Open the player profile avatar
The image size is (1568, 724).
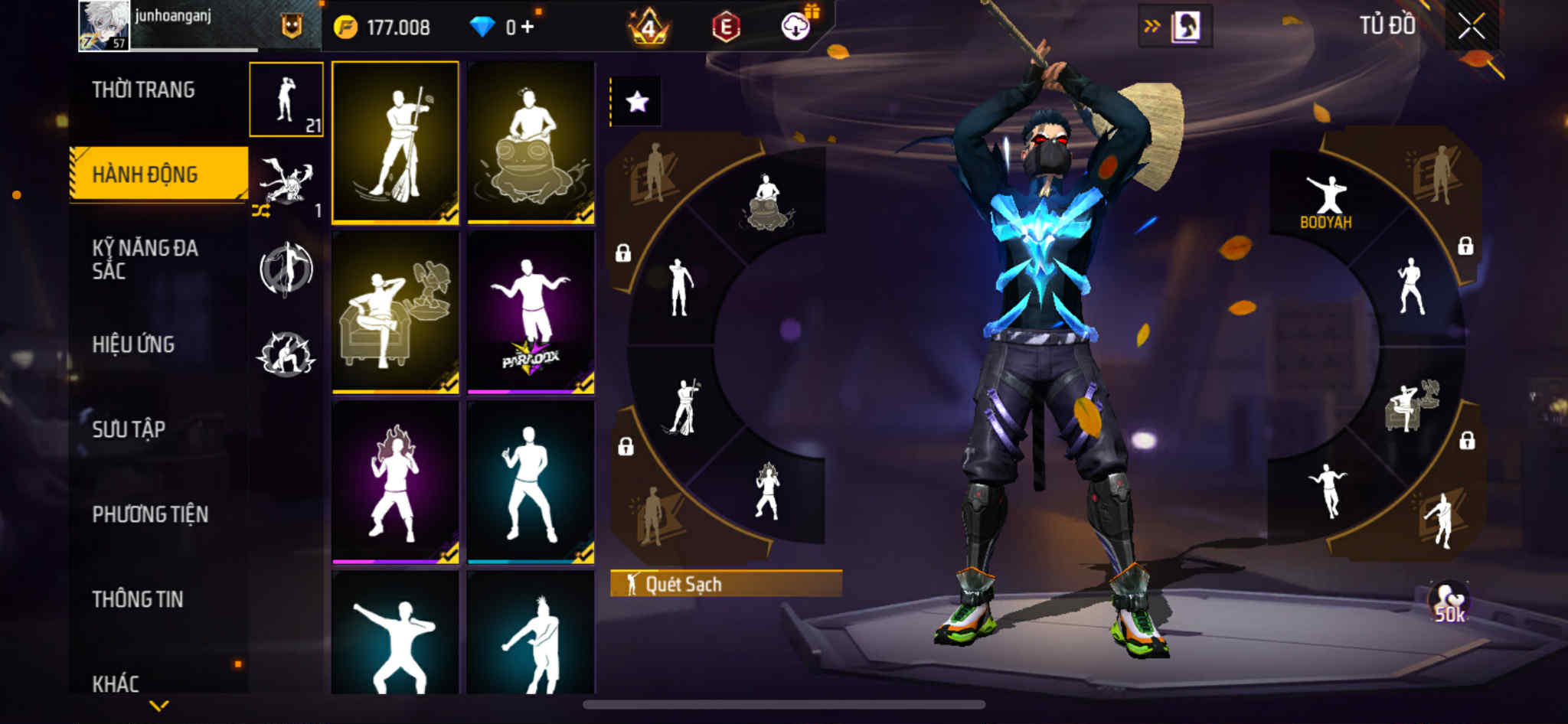tap(103, 26)
